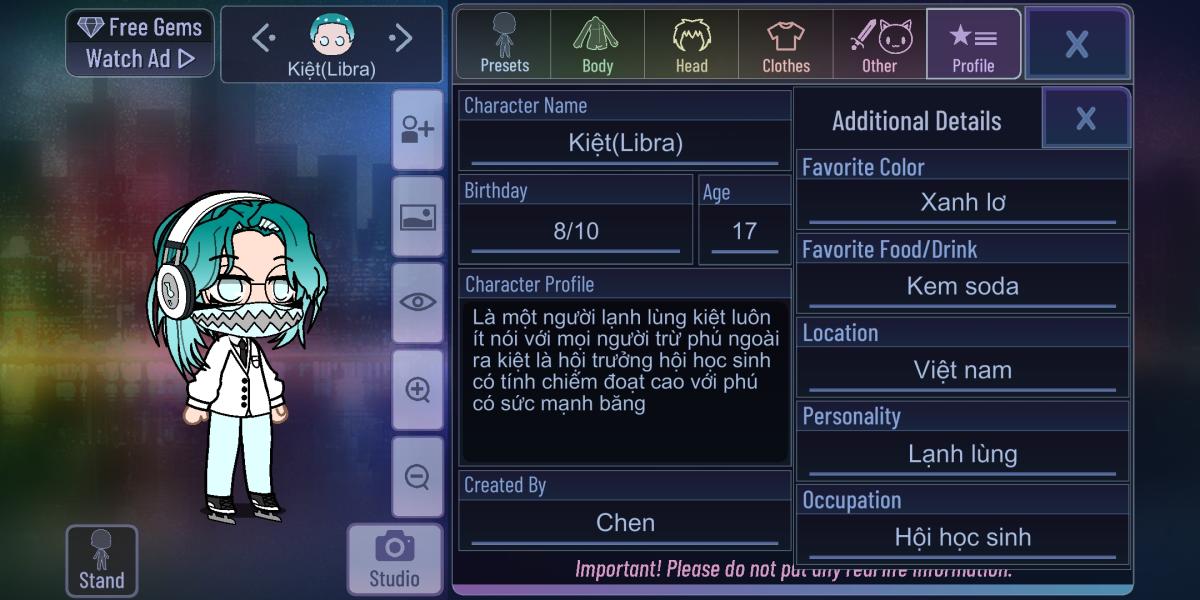
Task: Edit the Favorite Color field
Action: (962, 203)
